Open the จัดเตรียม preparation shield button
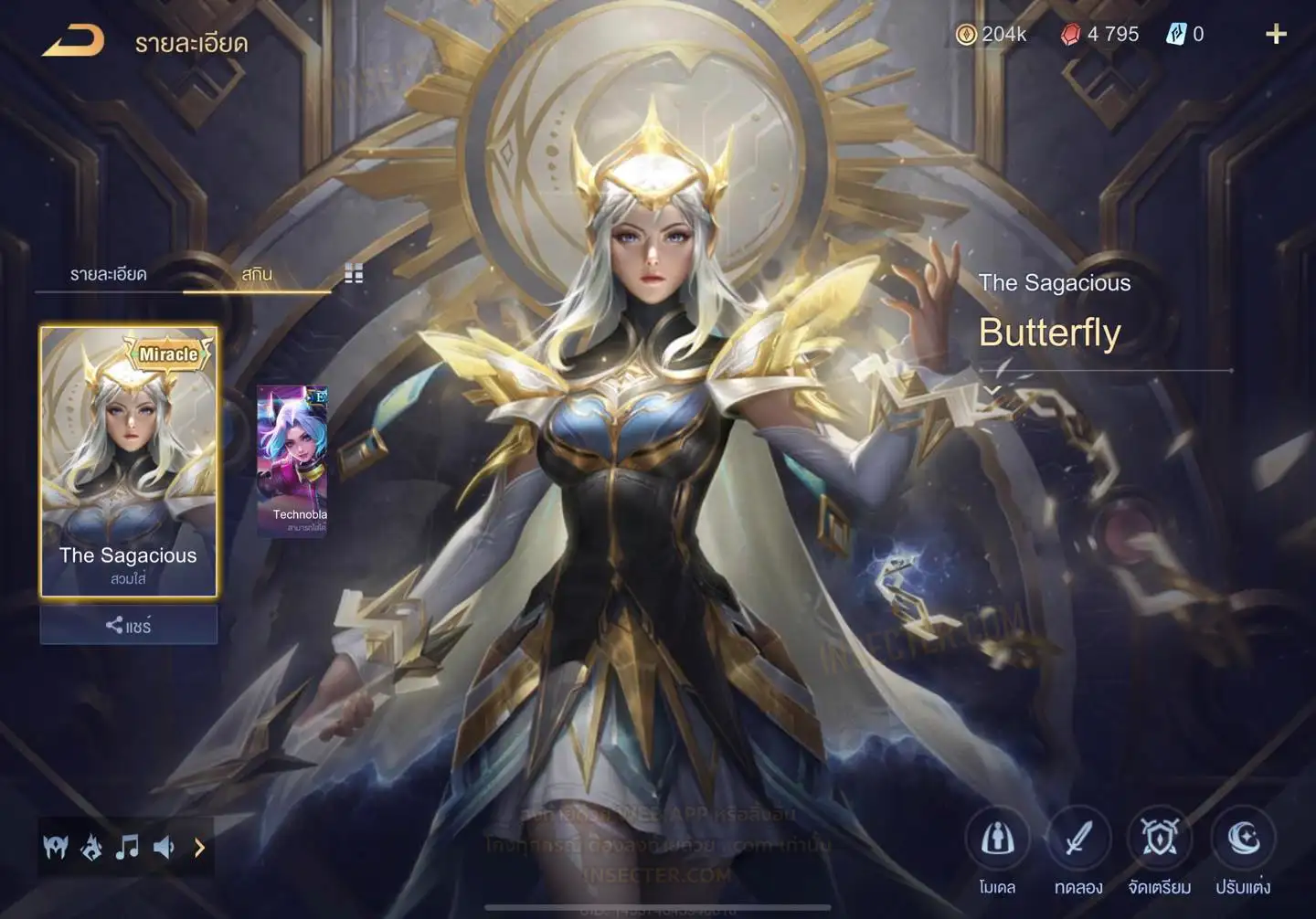The width and height of the screenshot is (1316, 919). 1160,840
